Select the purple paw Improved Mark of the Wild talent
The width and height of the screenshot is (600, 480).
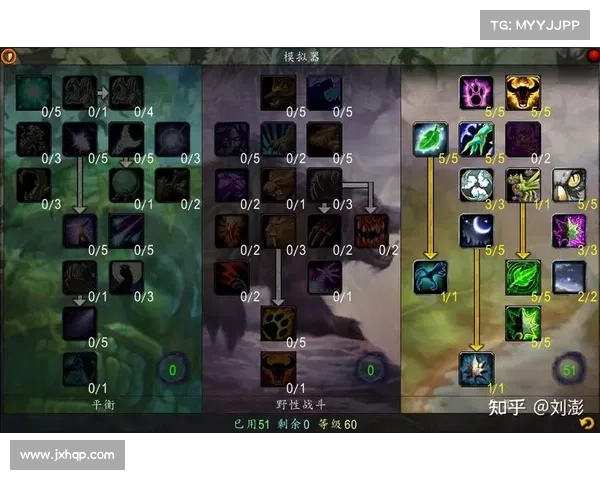[x=475, y=92]
